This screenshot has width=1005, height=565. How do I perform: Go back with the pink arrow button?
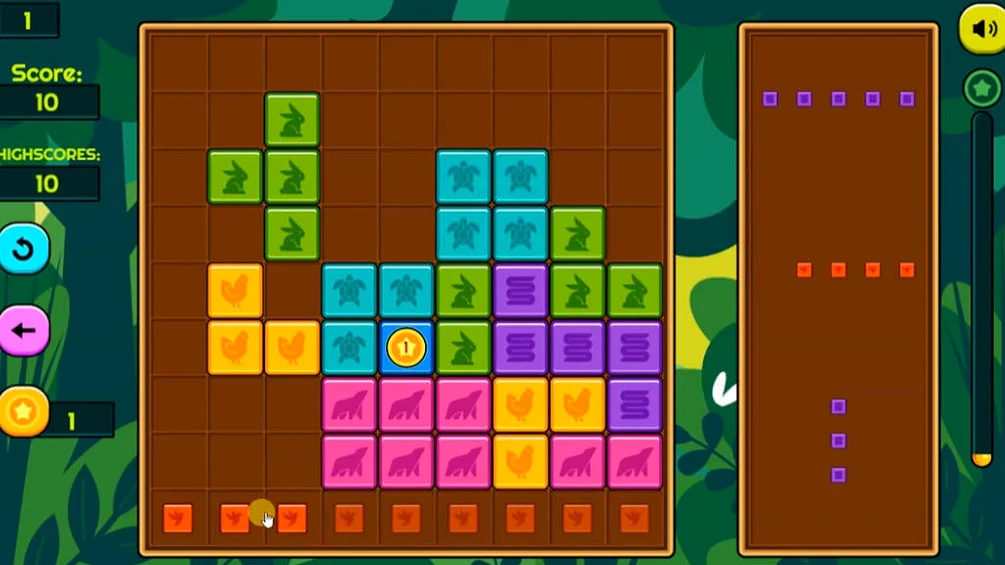click(24, 331)
